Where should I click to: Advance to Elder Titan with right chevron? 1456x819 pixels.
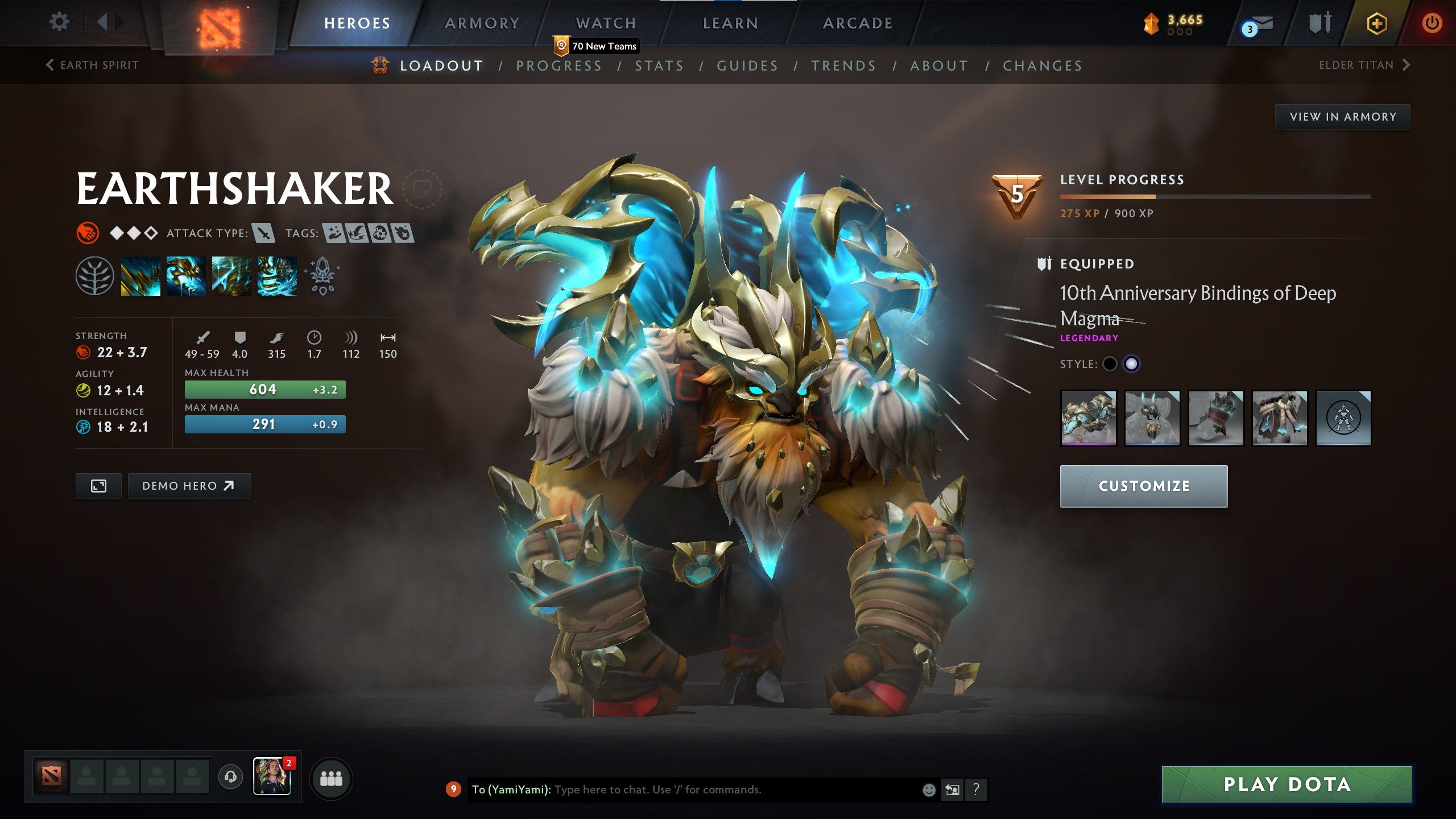point(1408,65)
